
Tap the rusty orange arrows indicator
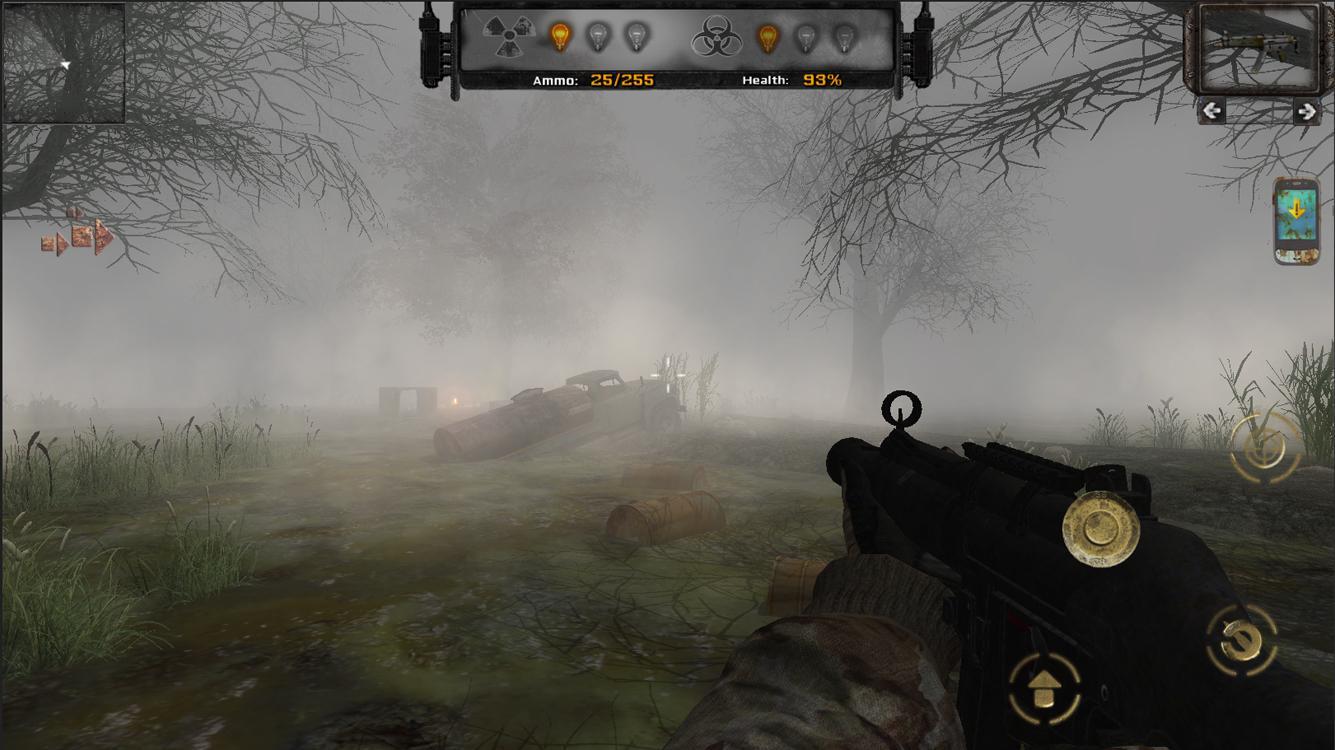78,234
